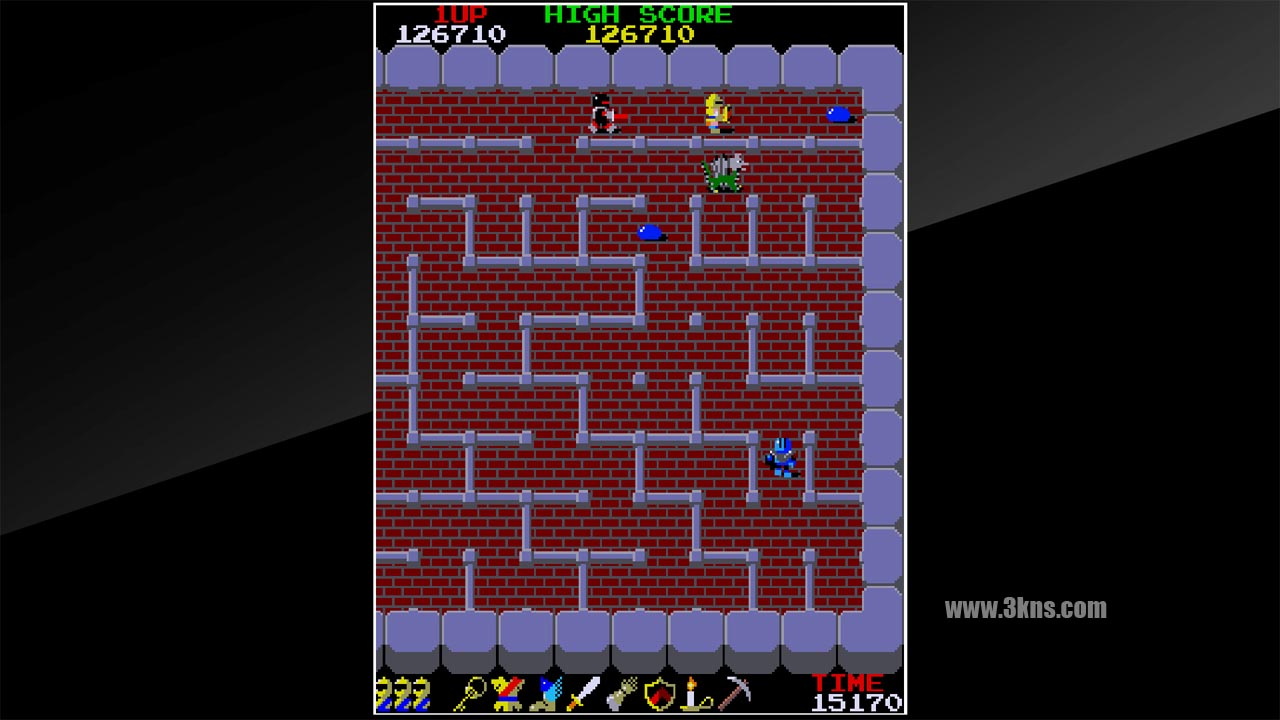Click the blue slime near the top-right wall
Screen dimensions: 1280x720
[838, 114]
